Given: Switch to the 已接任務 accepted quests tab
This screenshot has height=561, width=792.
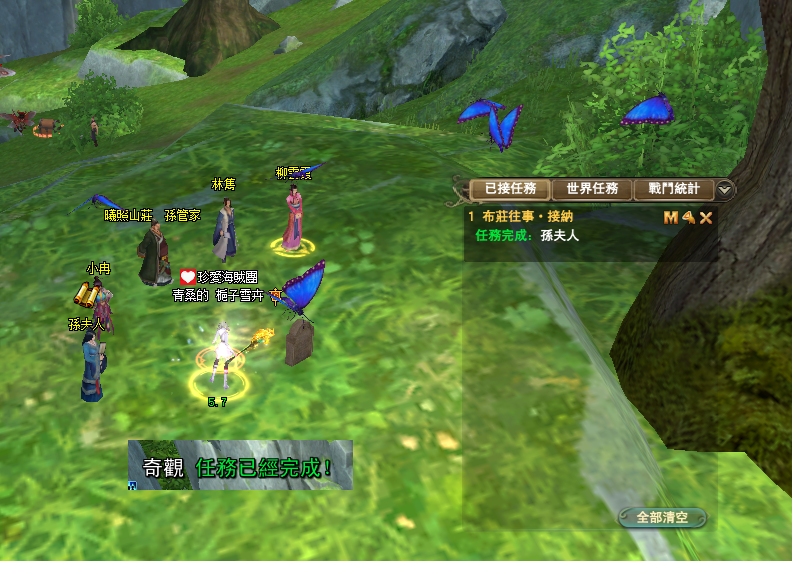Looking at the screenshot, I should pyautogui.click(x=510, y=188).
